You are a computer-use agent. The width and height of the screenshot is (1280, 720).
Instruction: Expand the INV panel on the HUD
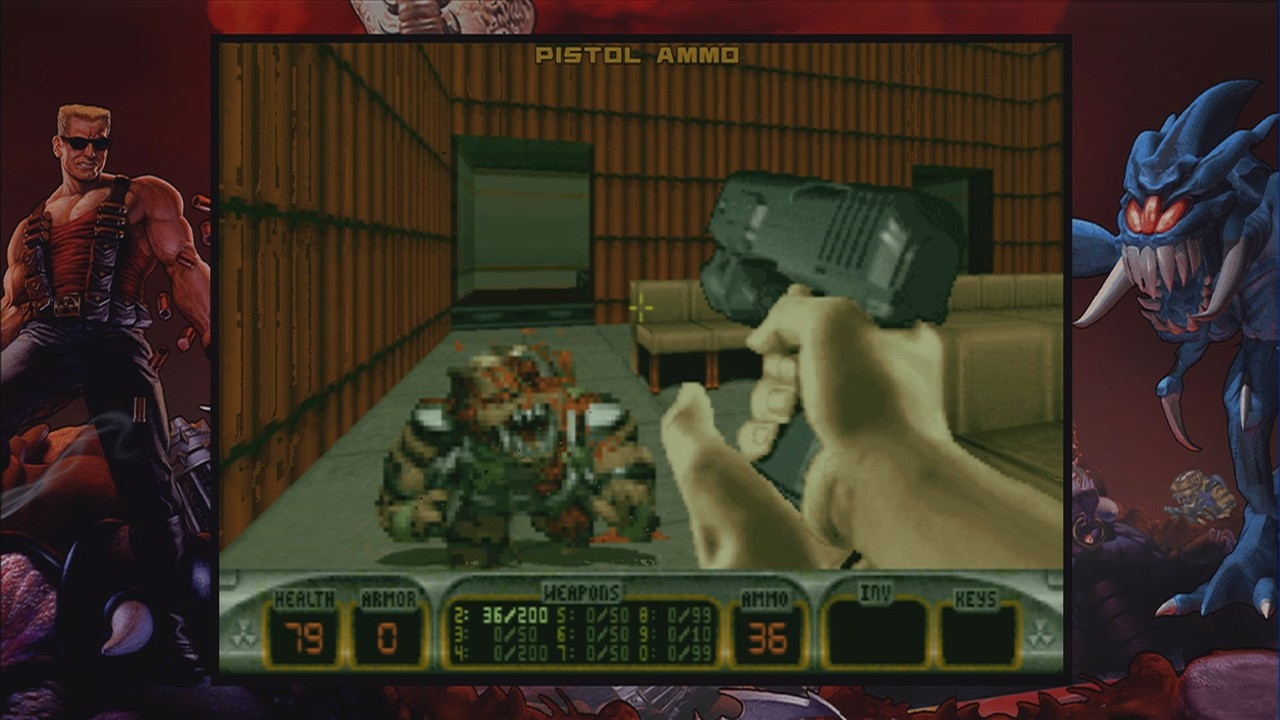[878, 633]
